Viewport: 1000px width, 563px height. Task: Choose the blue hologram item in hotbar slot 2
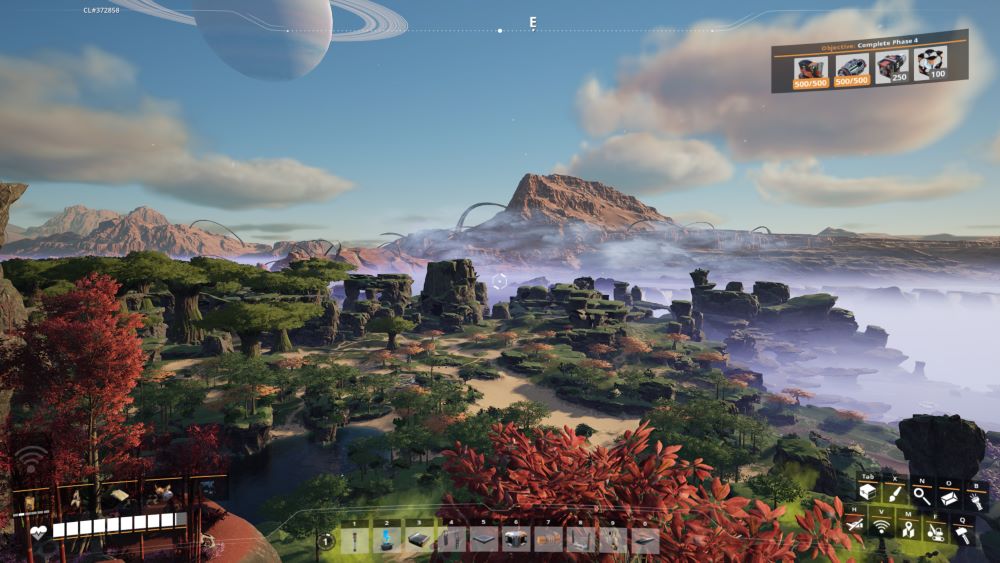pyautogui.click(x=386, y=540)
